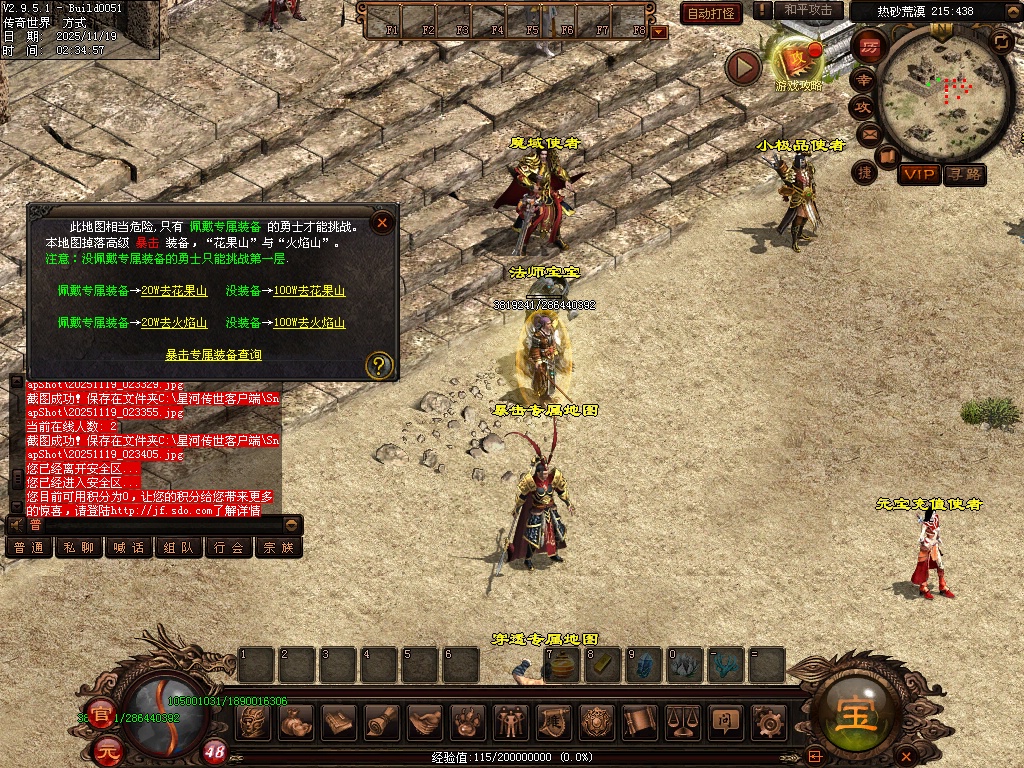
Task: Open the 宝 treasure shop orb
Action: coord(856,712)
